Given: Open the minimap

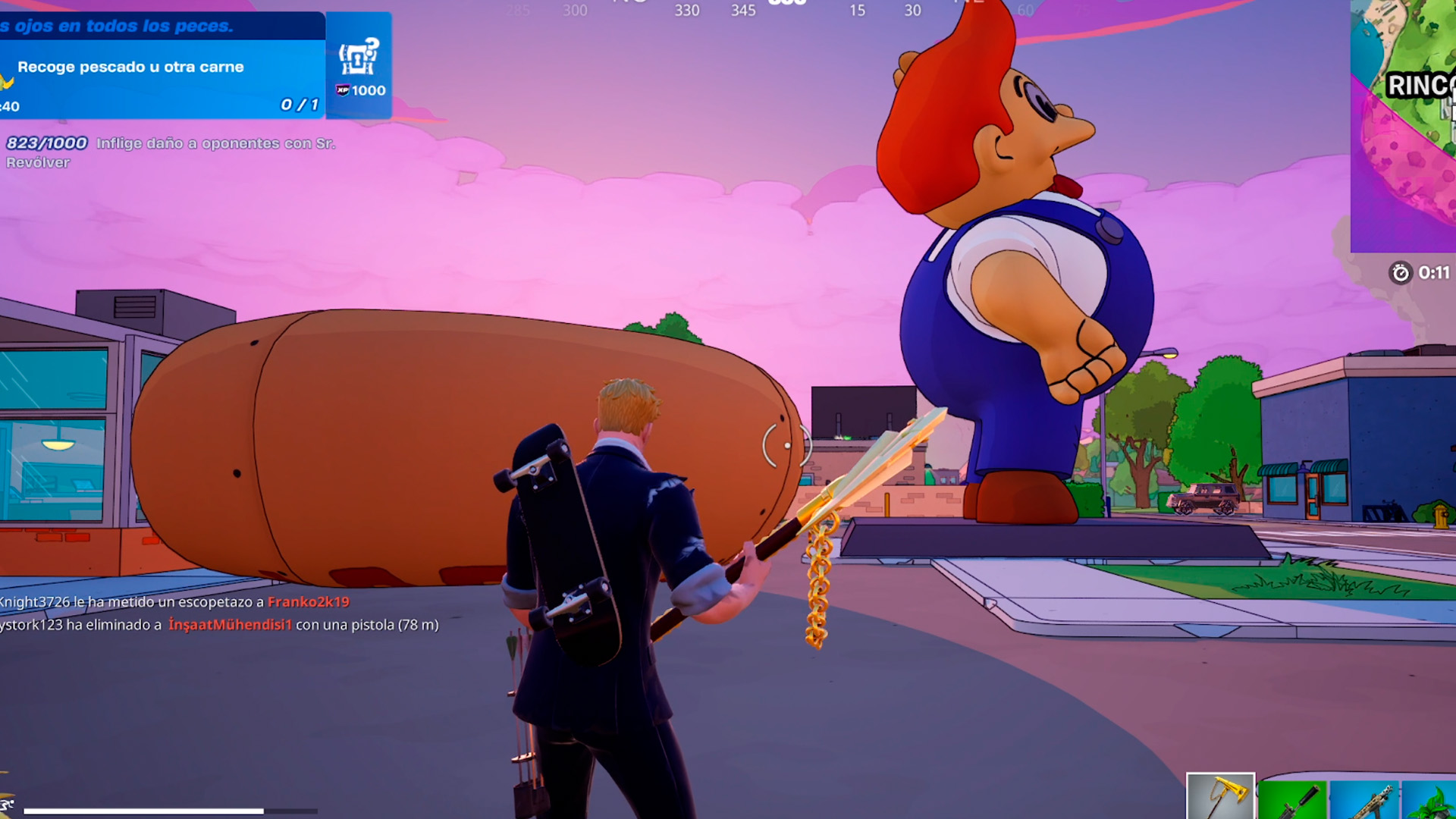Looking at the screenshot, I should (1403, 126).
